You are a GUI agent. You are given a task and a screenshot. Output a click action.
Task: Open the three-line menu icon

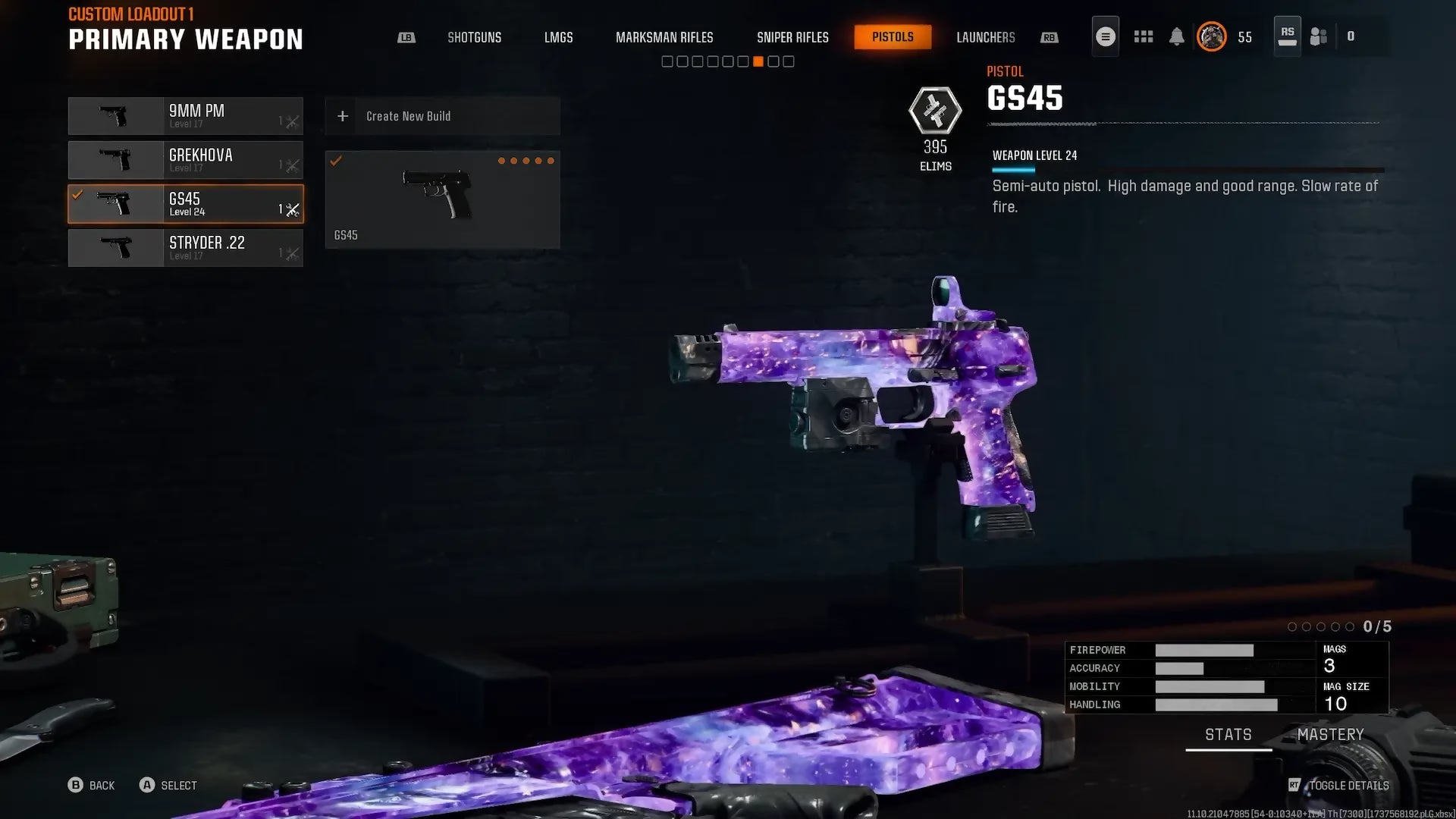1105,36
